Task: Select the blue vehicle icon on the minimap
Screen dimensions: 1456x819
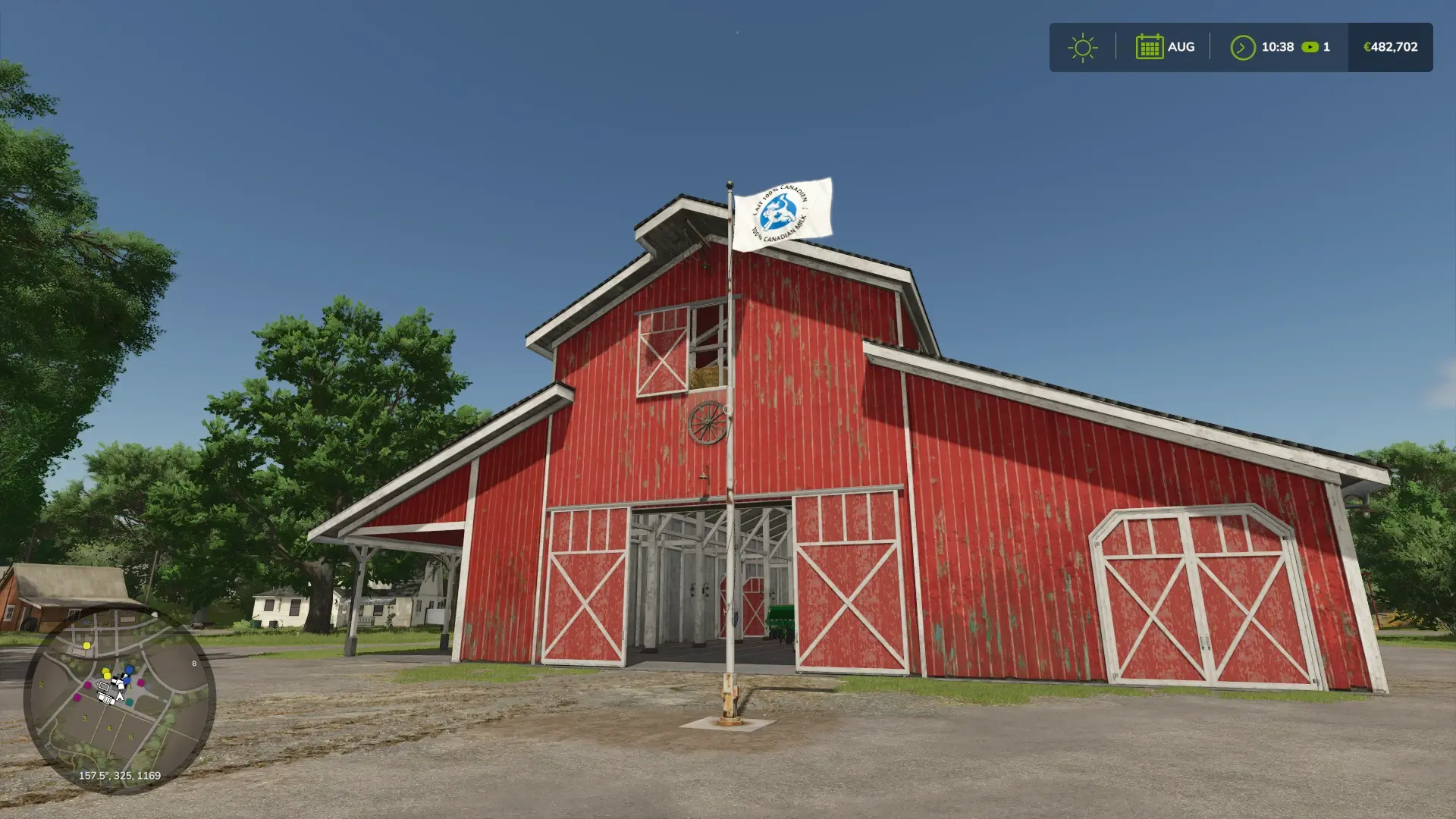Action: point(129,669)
